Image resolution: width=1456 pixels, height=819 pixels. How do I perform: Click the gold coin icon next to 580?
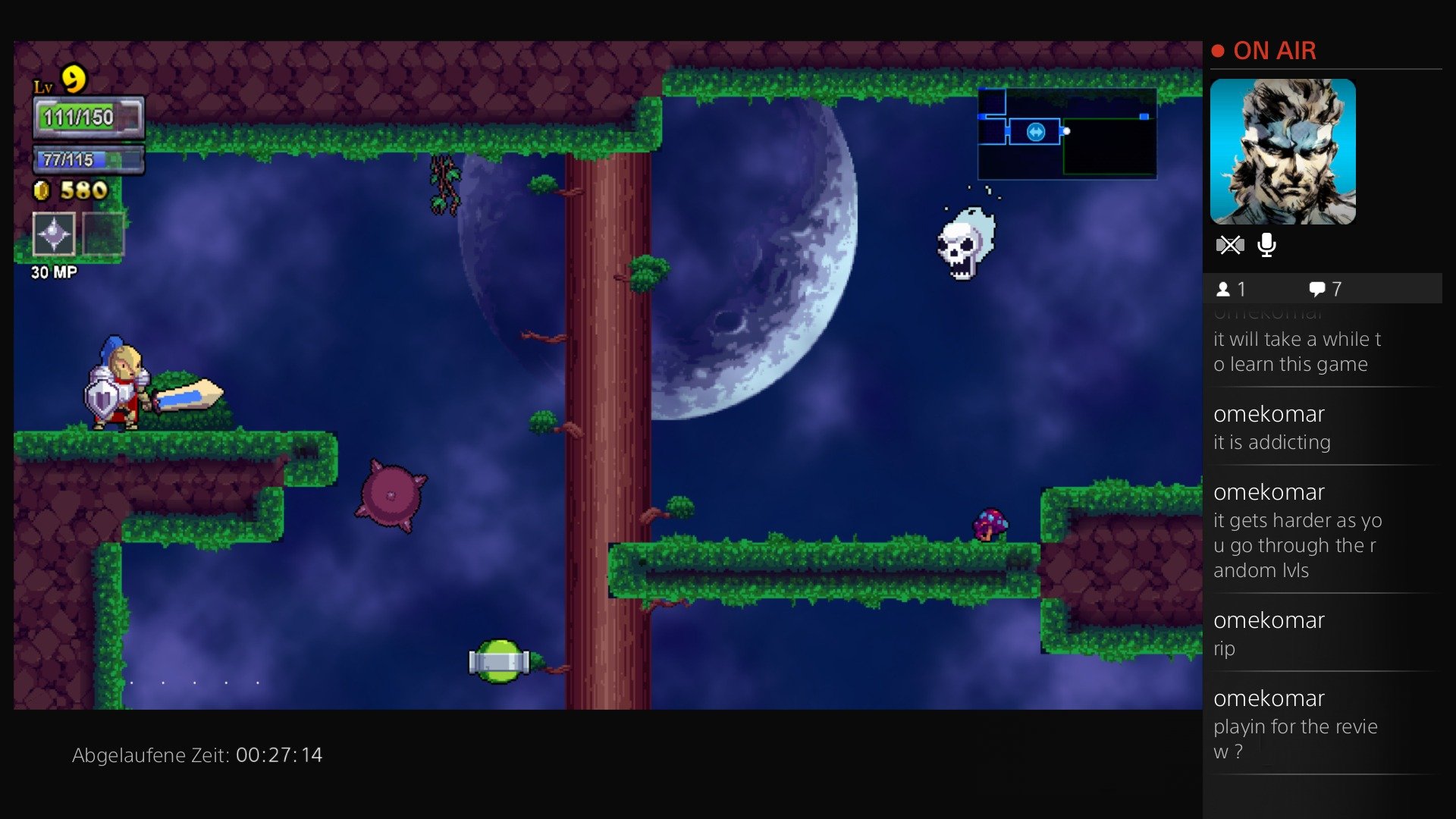pos(42,191)
